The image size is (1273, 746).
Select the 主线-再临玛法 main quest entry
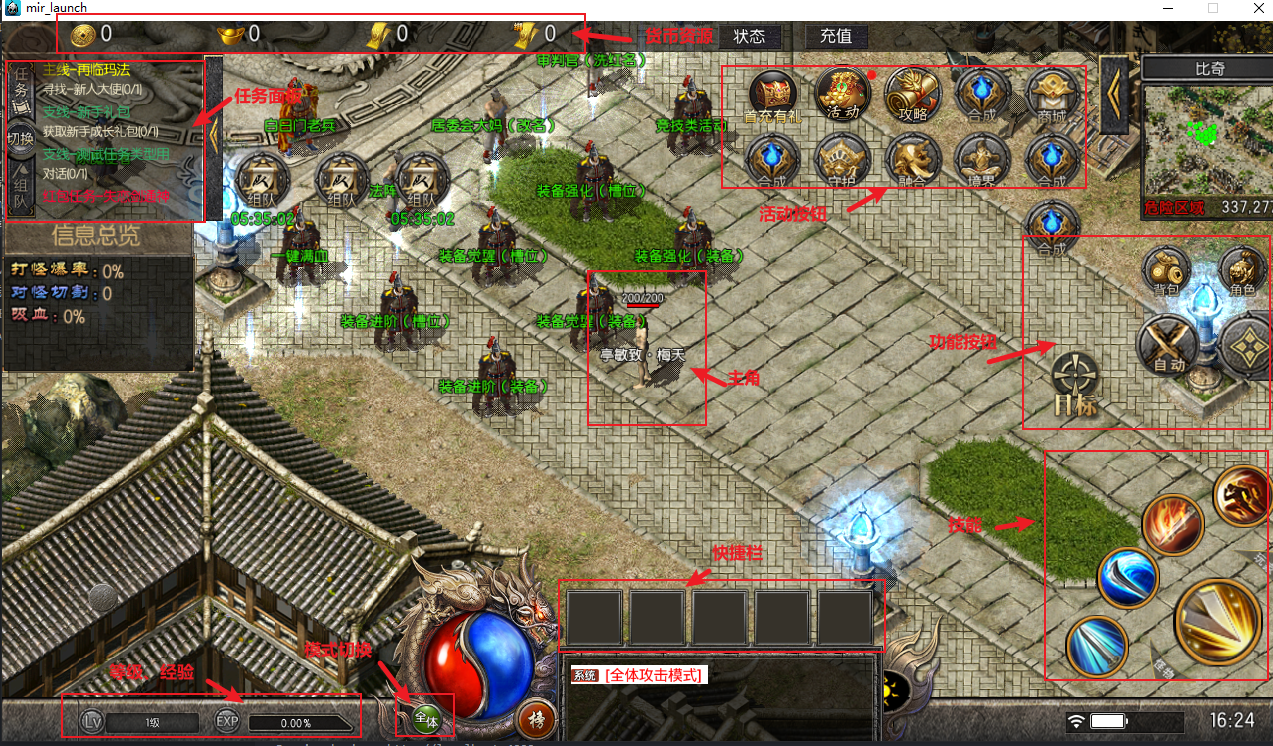[x=86, y=70]
